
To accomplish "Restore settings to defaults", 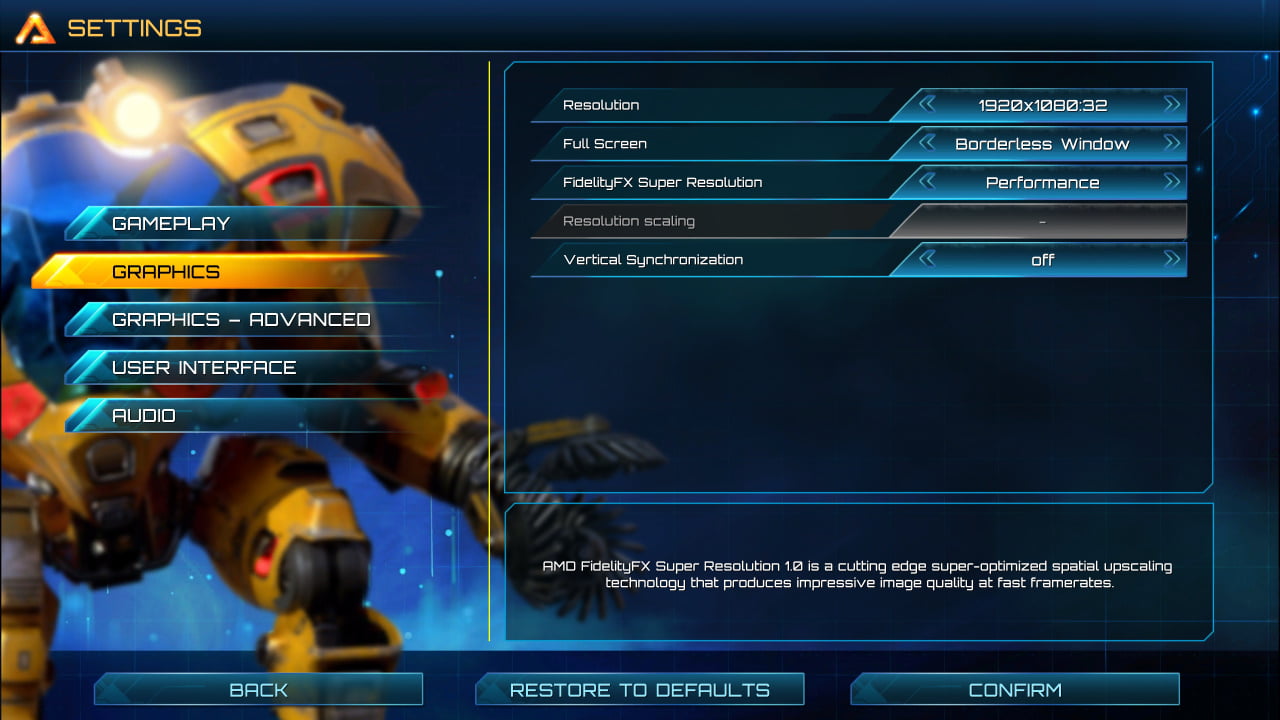I will (x=640, y=690).
